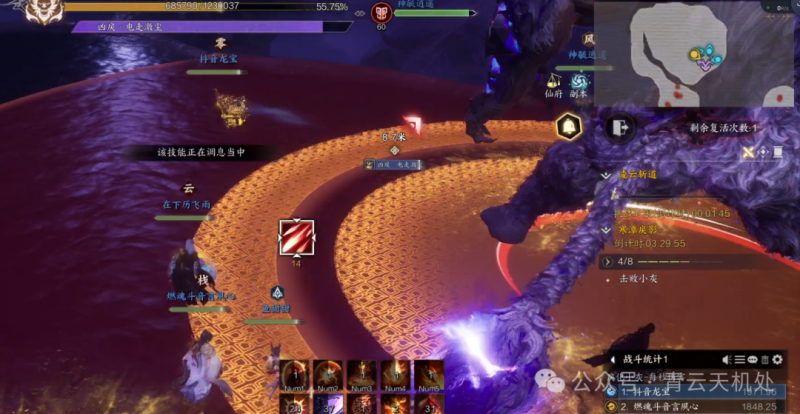Image resolution: width=800 pixels, height=414 pixels.
Task: Click the red slash skill icon
Action: pos(296,239)
